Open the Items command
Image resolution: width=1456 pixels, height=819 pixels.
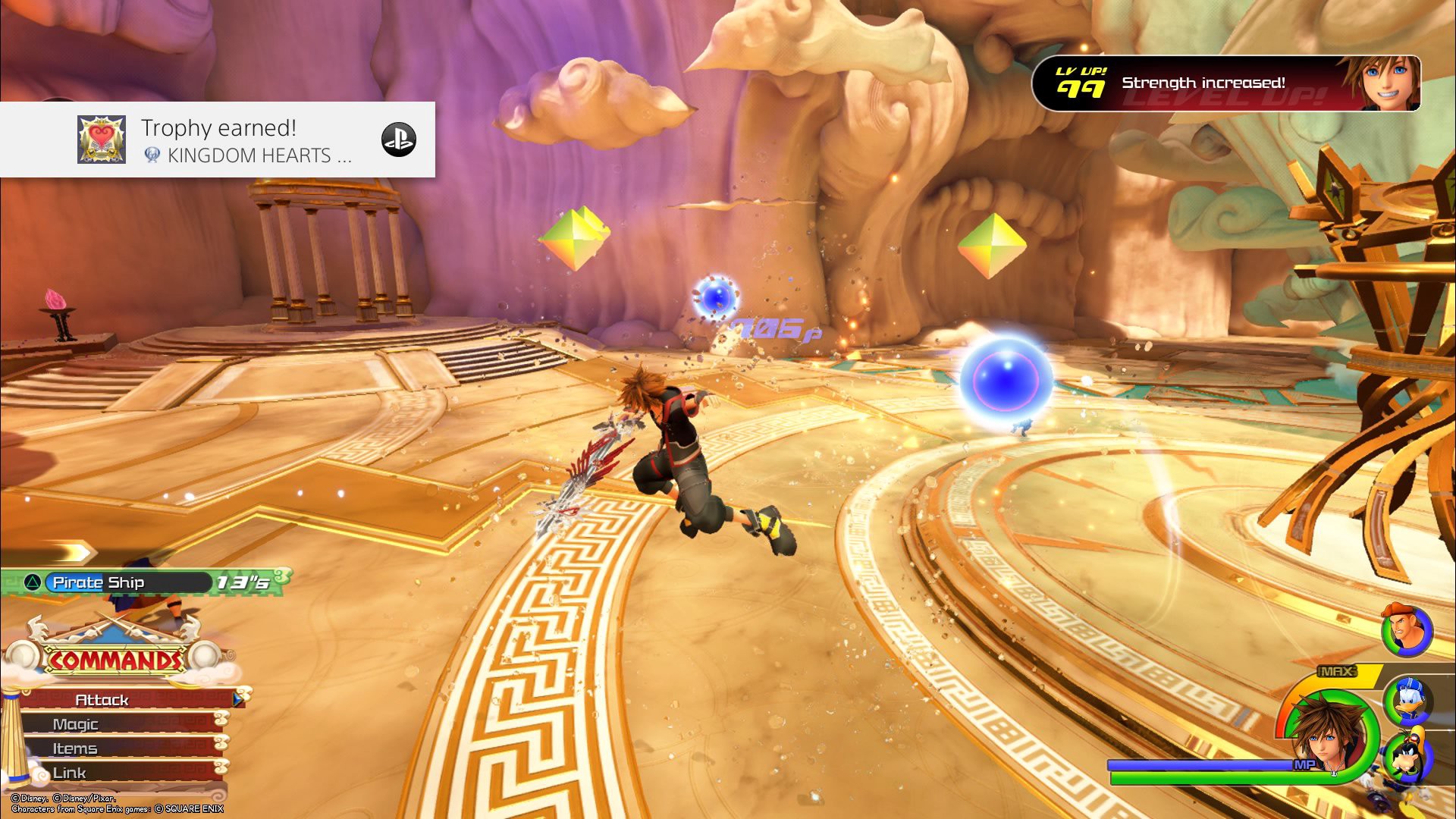114,748
